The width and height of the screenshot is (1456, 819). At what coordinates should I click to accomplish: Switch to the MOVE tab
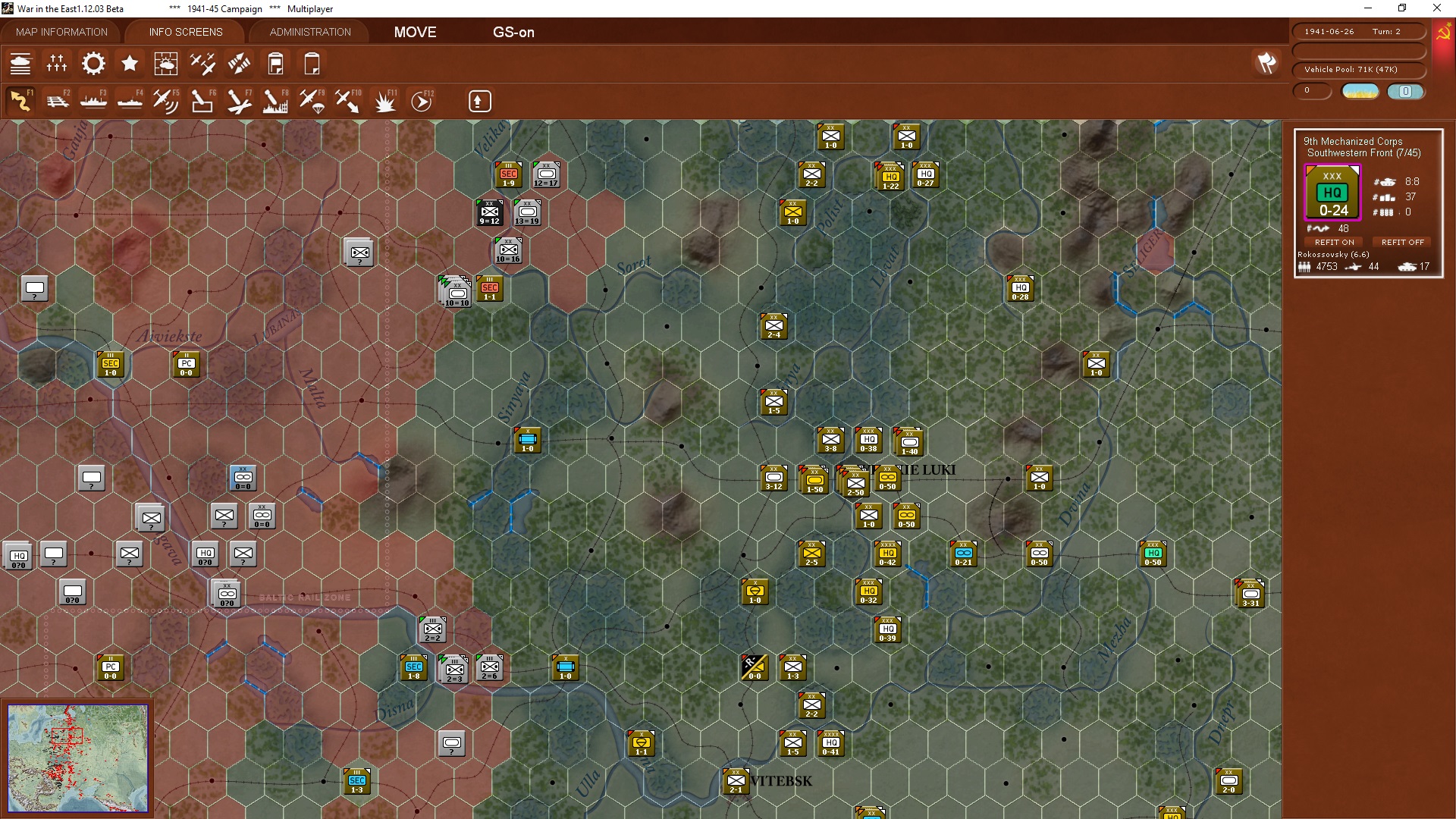[x=414, y=32]
